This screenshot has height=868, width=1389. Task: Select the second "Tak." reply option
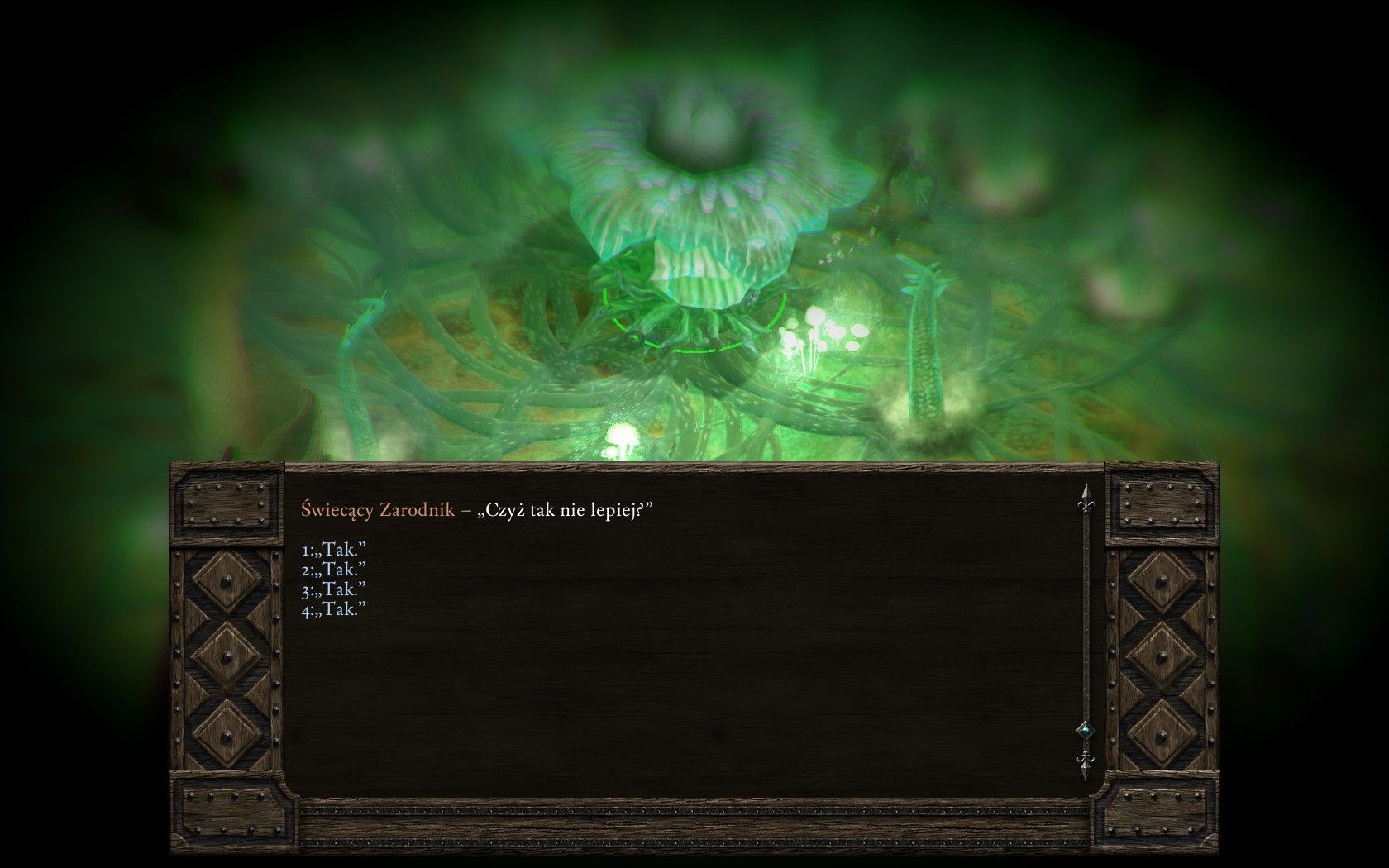tap(334, 570)
